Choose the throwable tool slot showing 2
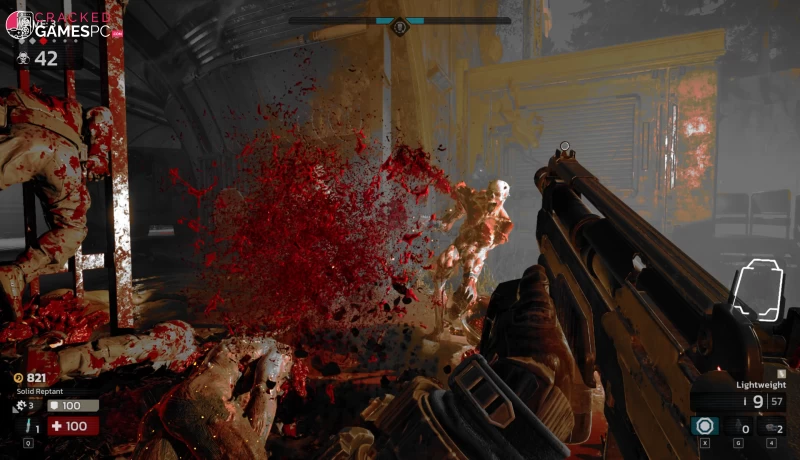 pos(773,427)
